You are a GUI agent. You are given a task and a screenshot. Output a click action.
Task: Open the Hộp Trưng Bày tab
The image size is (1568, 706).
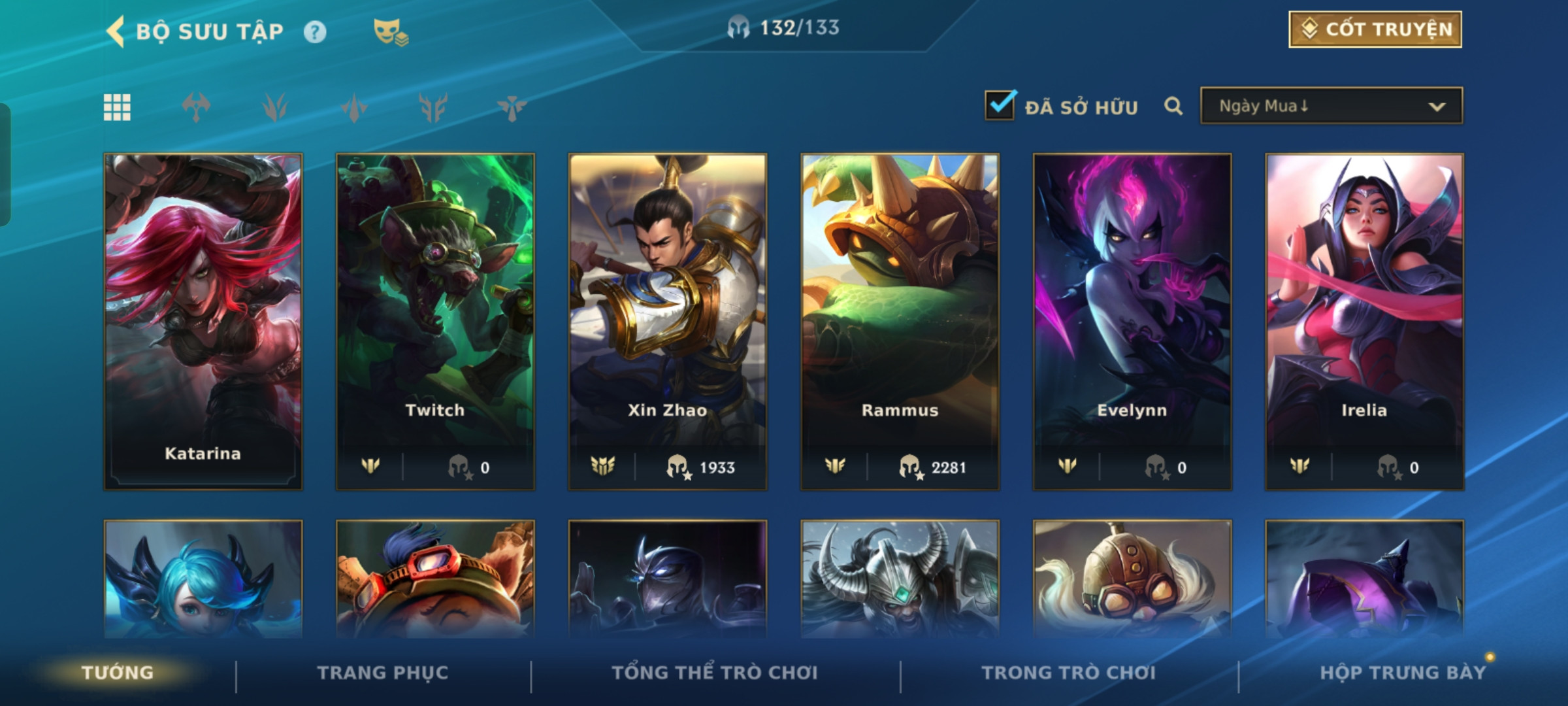[1403, 673]
